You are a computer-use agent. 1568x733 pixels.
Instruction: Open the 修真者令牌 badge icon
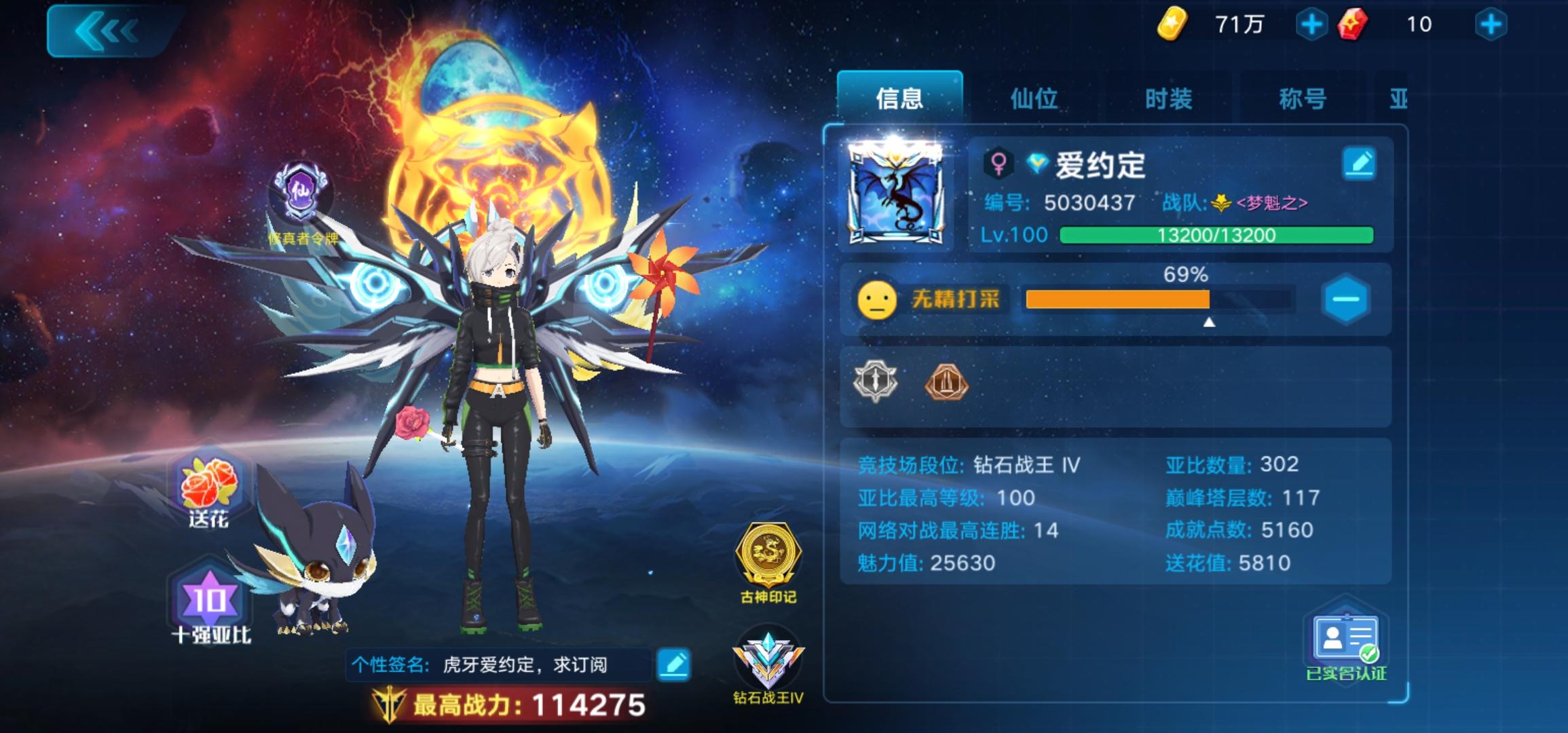pyautogui.click(x=301, y=191)
